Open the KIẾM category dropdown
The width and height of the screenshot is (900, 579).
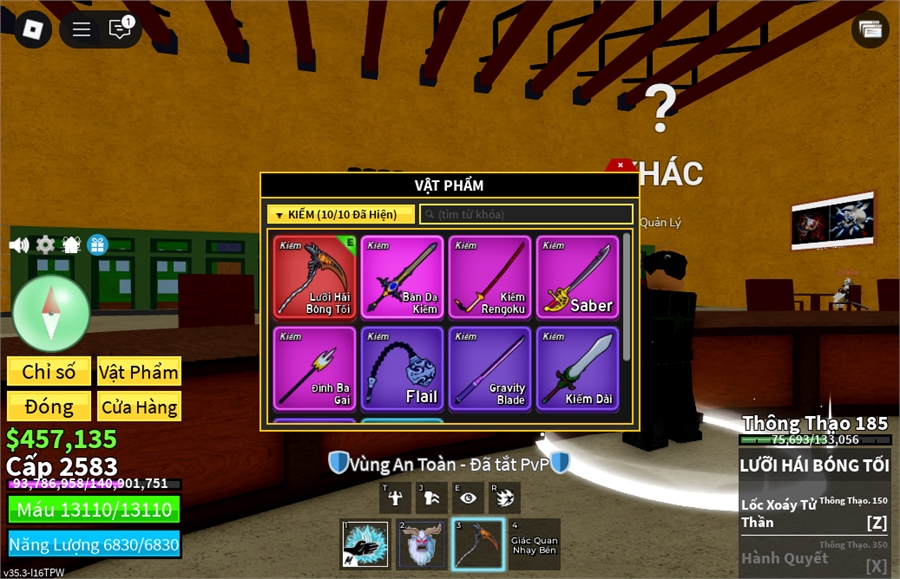[340, 215]
